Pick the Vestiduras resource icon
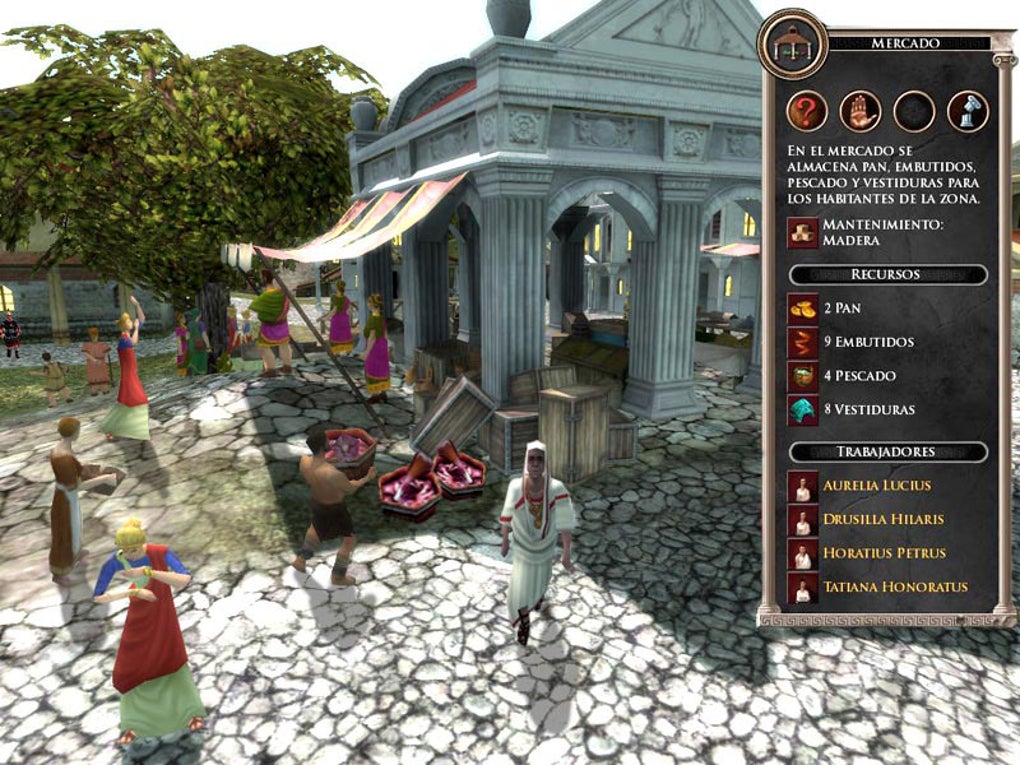Screen dimensions: 1020x765 [803, 410]
